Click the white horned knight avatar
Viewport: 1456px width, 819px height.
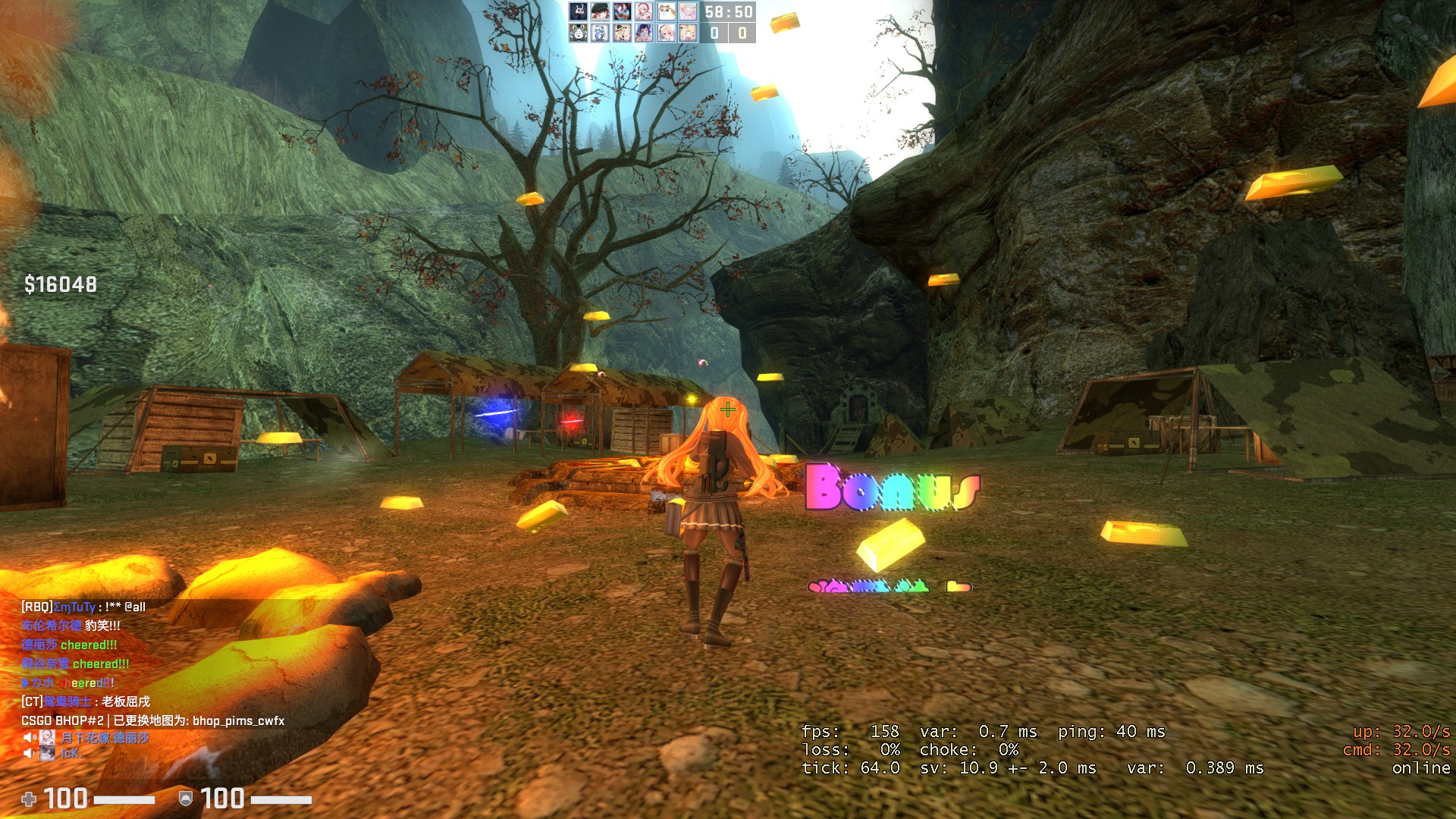[579, 11]
